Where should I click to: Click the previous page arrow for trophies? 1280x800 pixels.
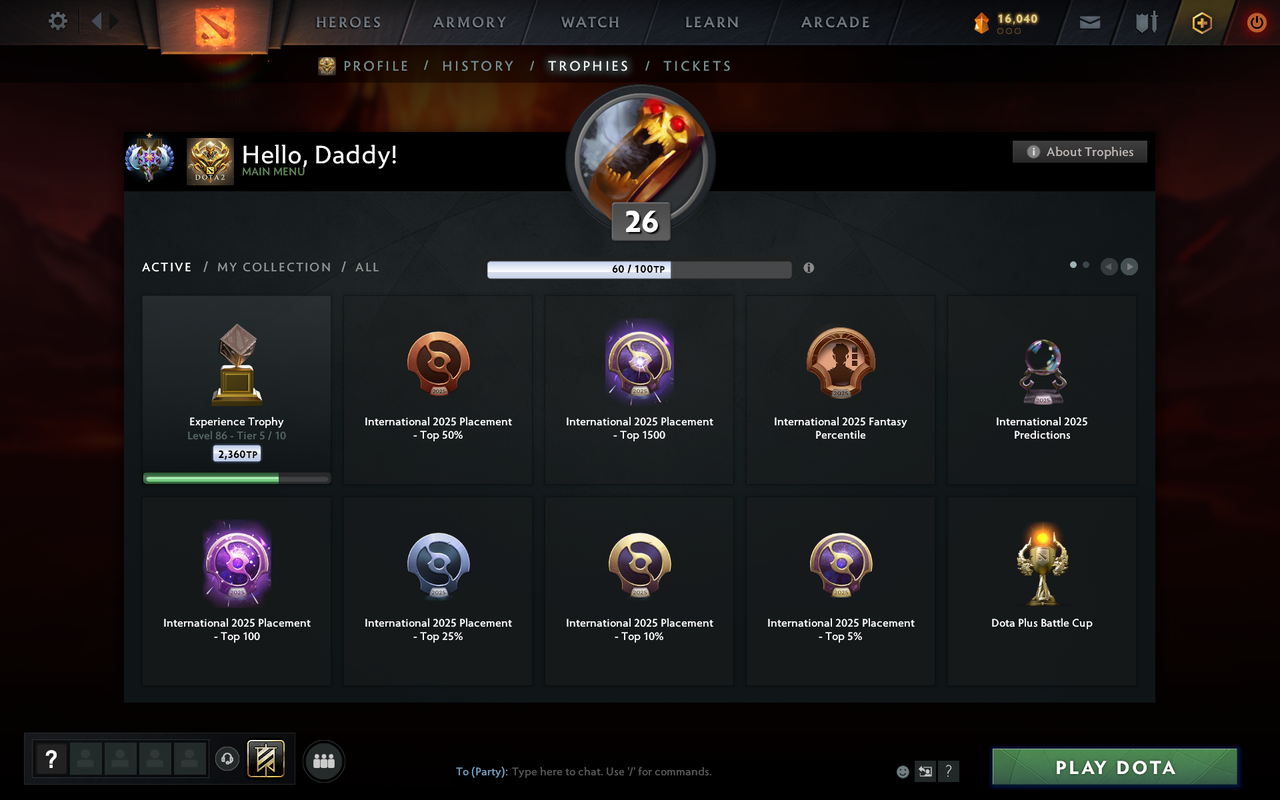tap(1108, 266)
